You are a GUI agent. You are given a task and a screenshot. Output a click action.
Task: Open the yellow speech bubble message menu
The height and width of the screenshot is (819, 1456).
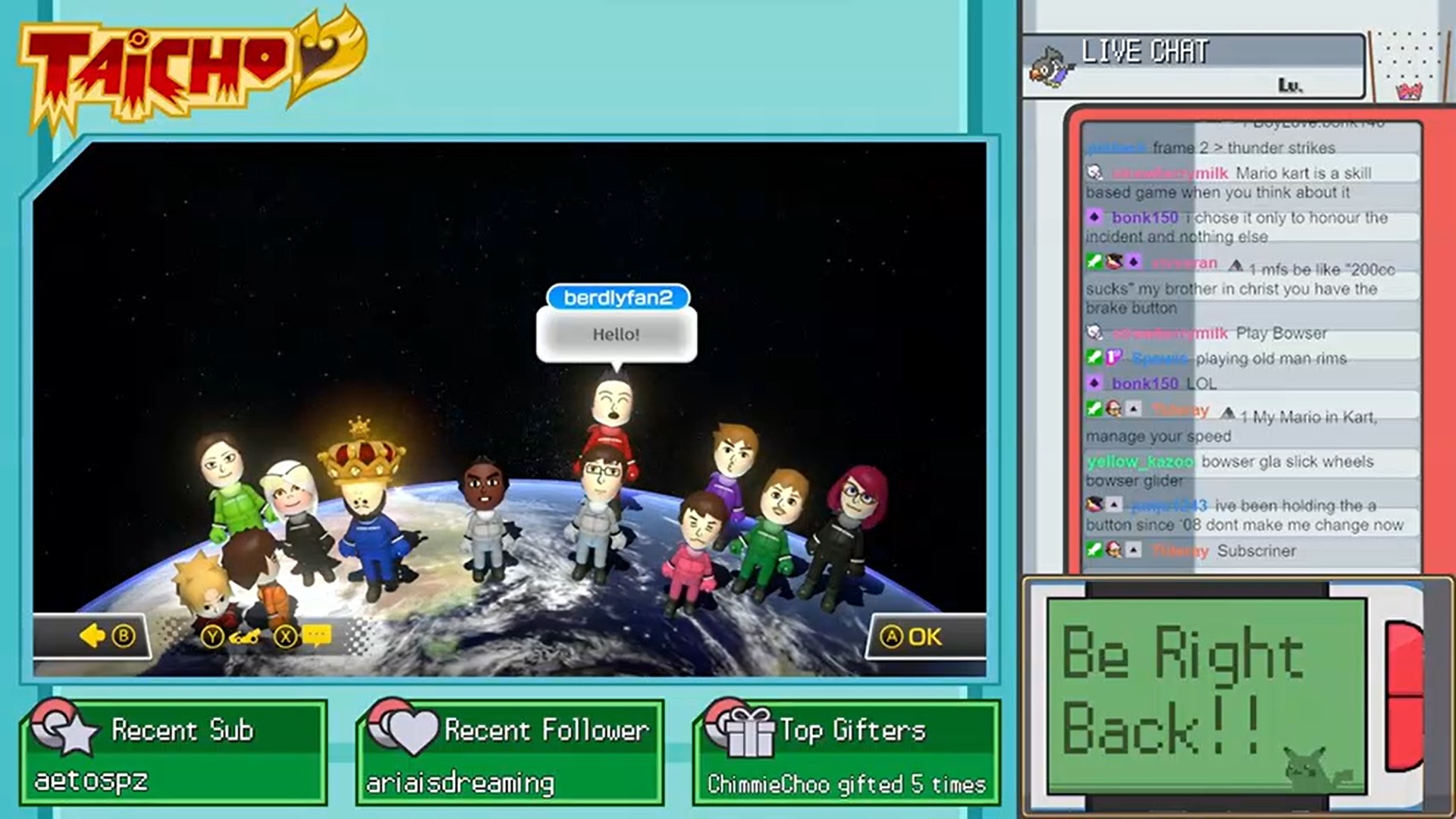(317, 635)
